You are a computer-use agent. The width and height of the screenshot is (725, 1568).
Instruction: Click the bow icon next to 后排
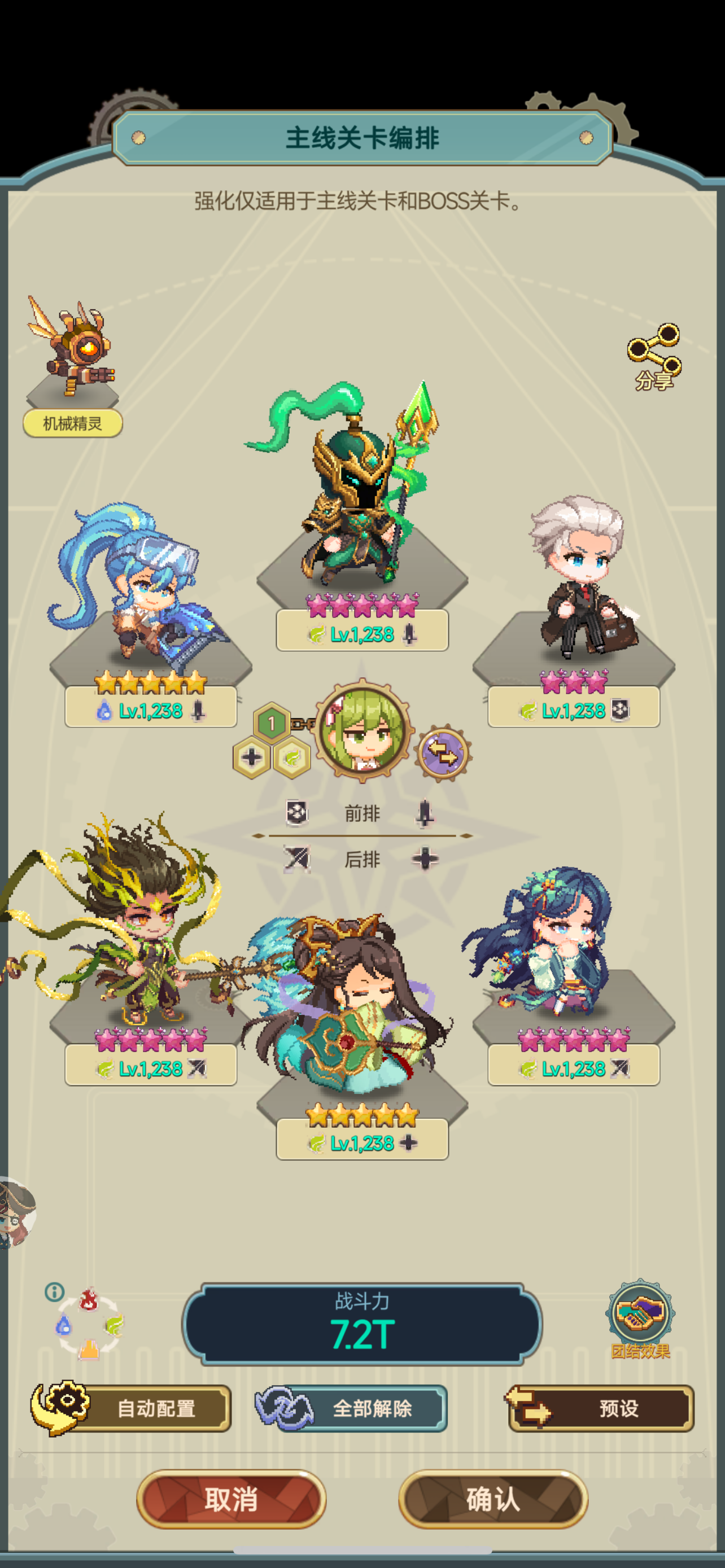pyautogui.click(x=298, y=860)
